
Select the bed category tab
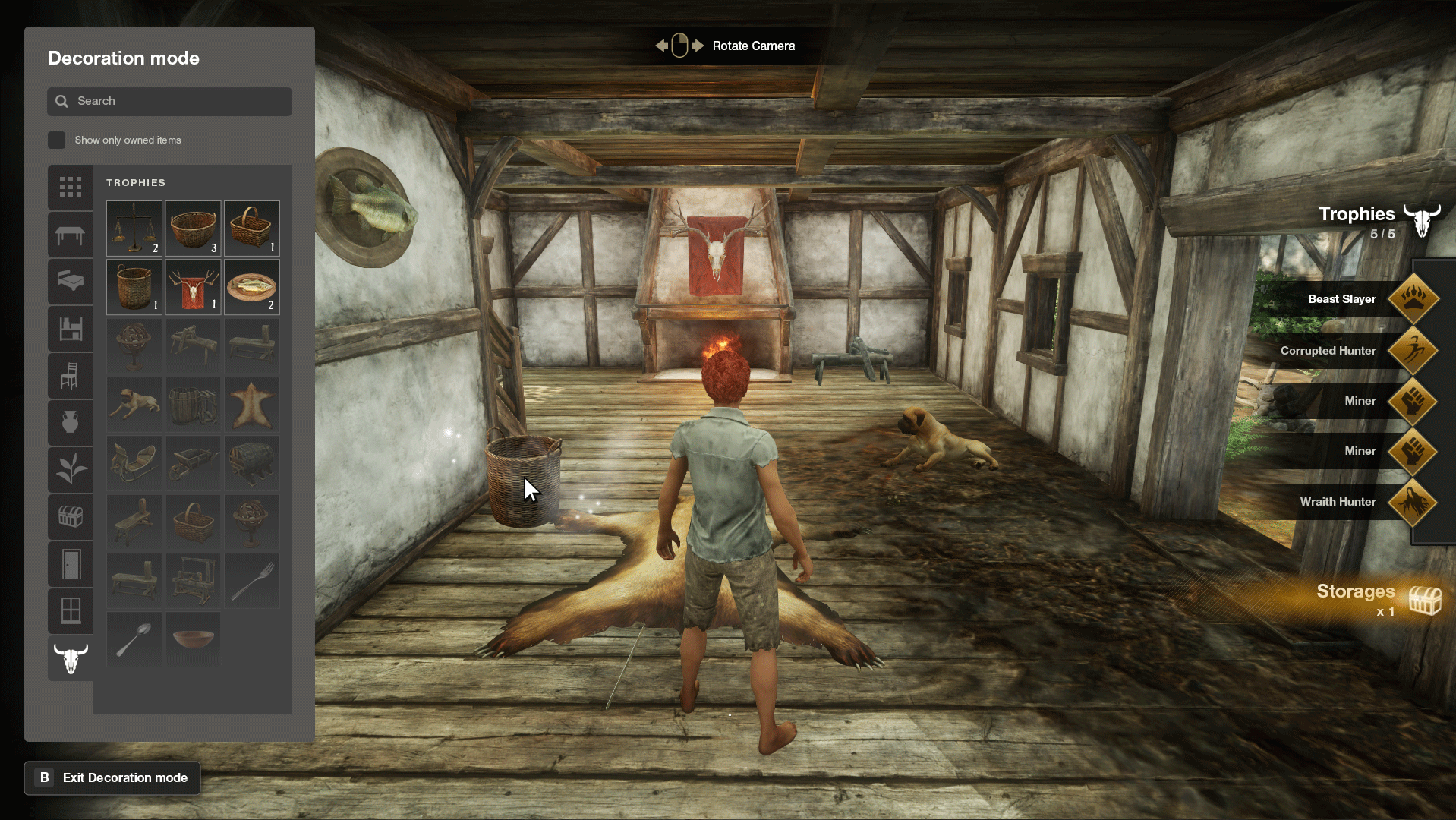pos(71,281)
